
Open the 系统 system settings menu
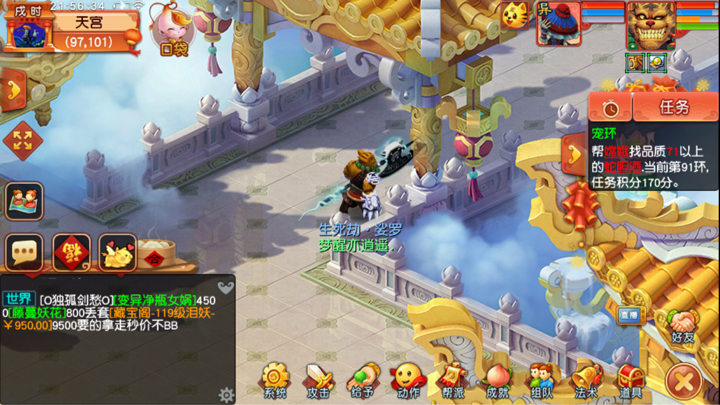pyautogui.click(x=275, y=380)
